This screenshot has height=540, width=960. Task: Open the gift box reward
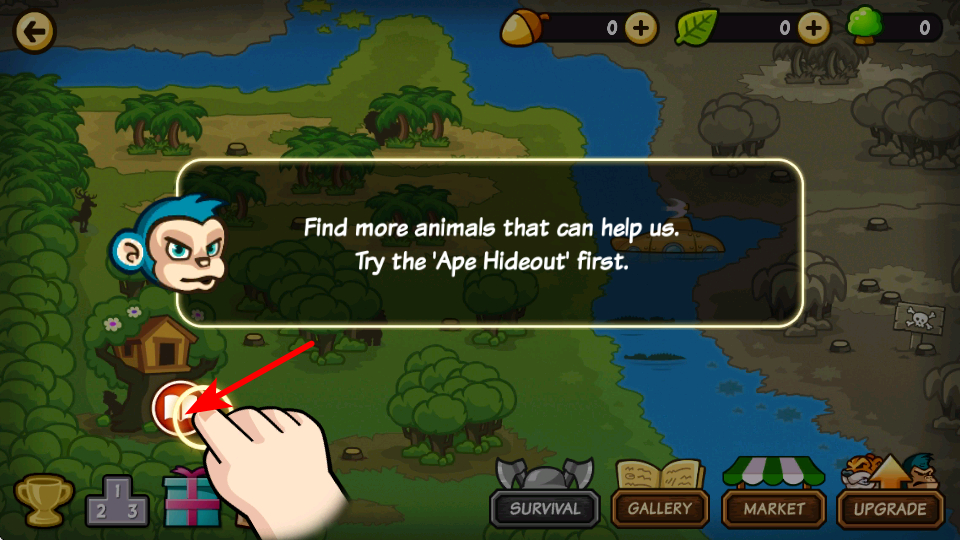(192, 498)
